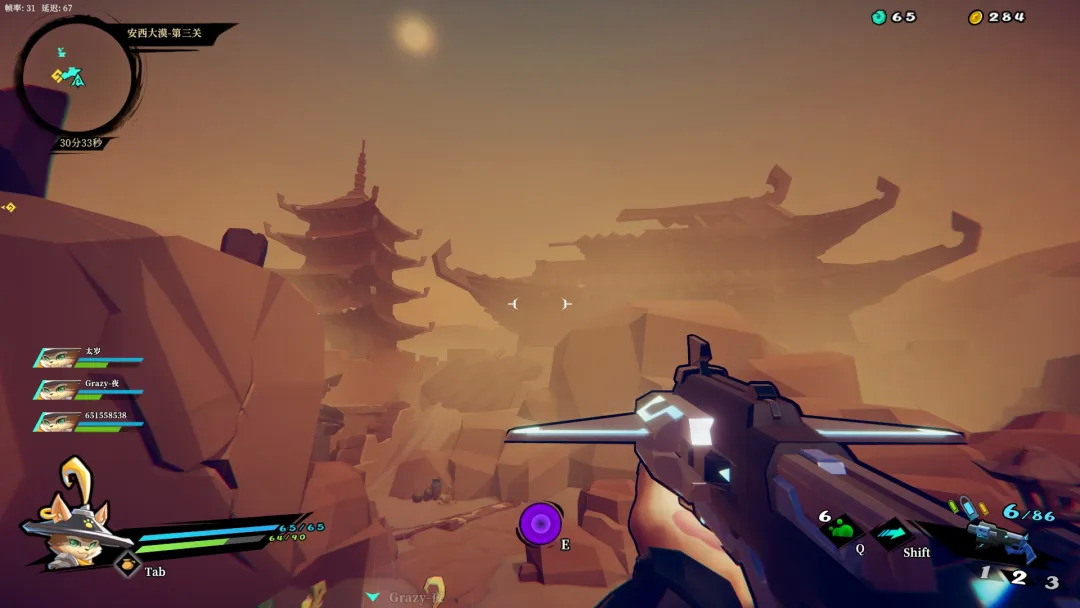The width and height of the screenshot is (1080, 608).
Task: Click the gold coin currency icon
Action: 976,17
